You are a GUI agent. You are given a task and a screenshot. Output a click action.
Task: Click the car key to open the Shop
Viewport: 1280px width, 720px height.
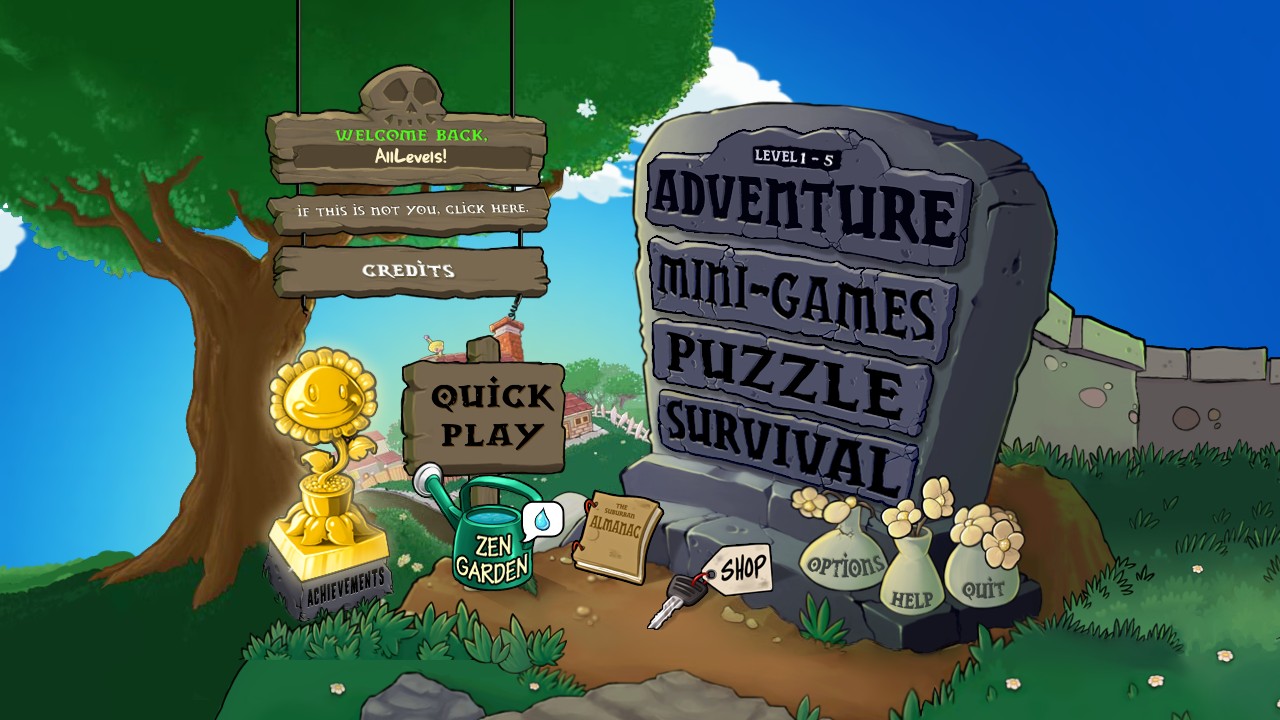tap(690, 590)
